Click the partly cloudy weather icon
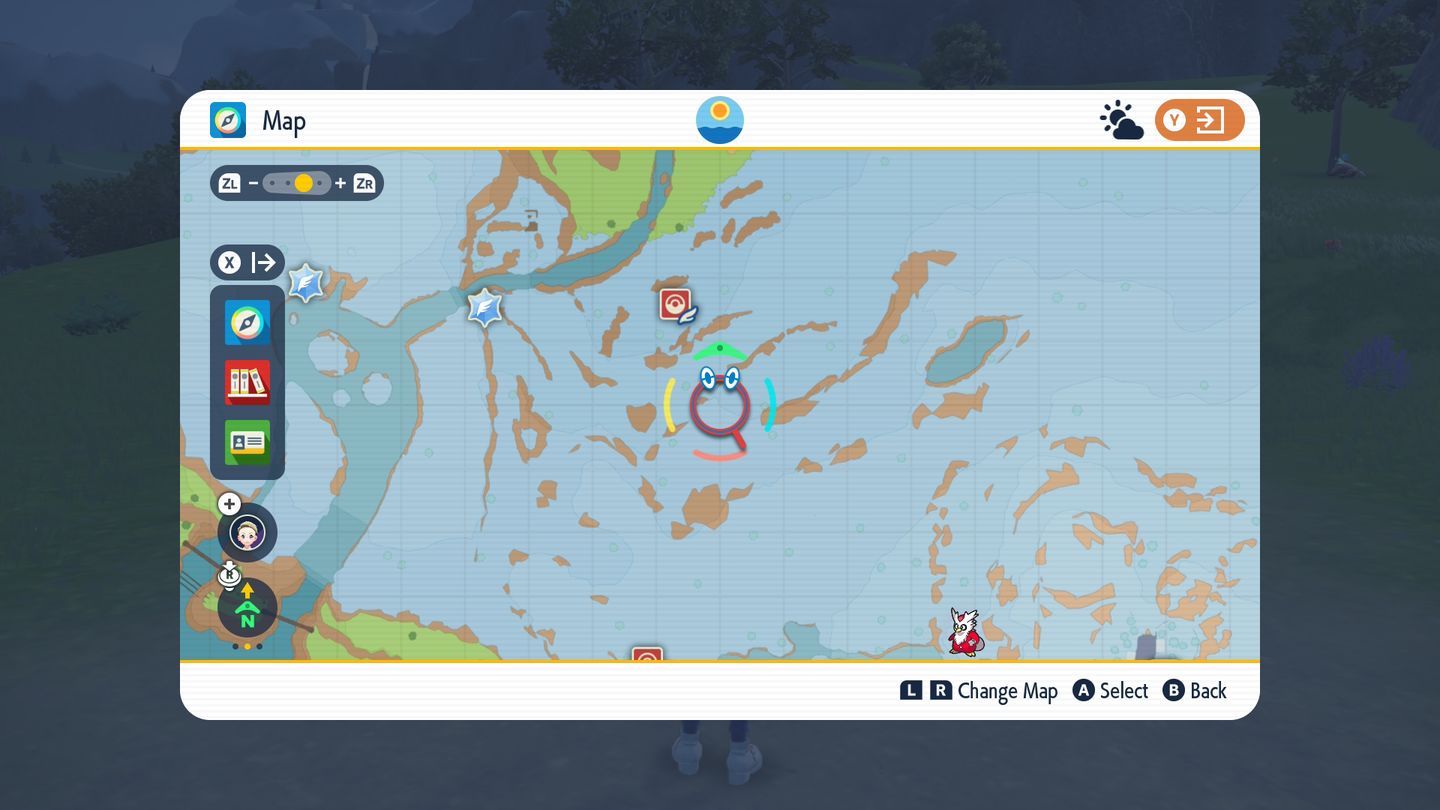 click(1121, 121)
